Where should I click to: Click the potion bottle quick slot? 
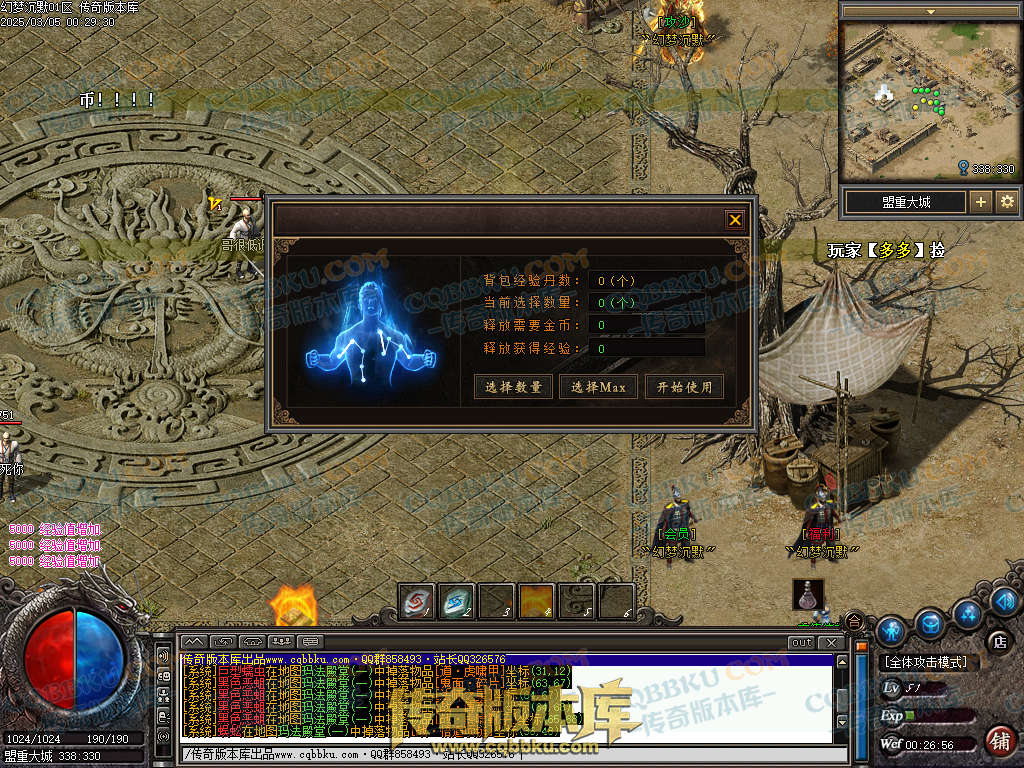coord(808,595)
